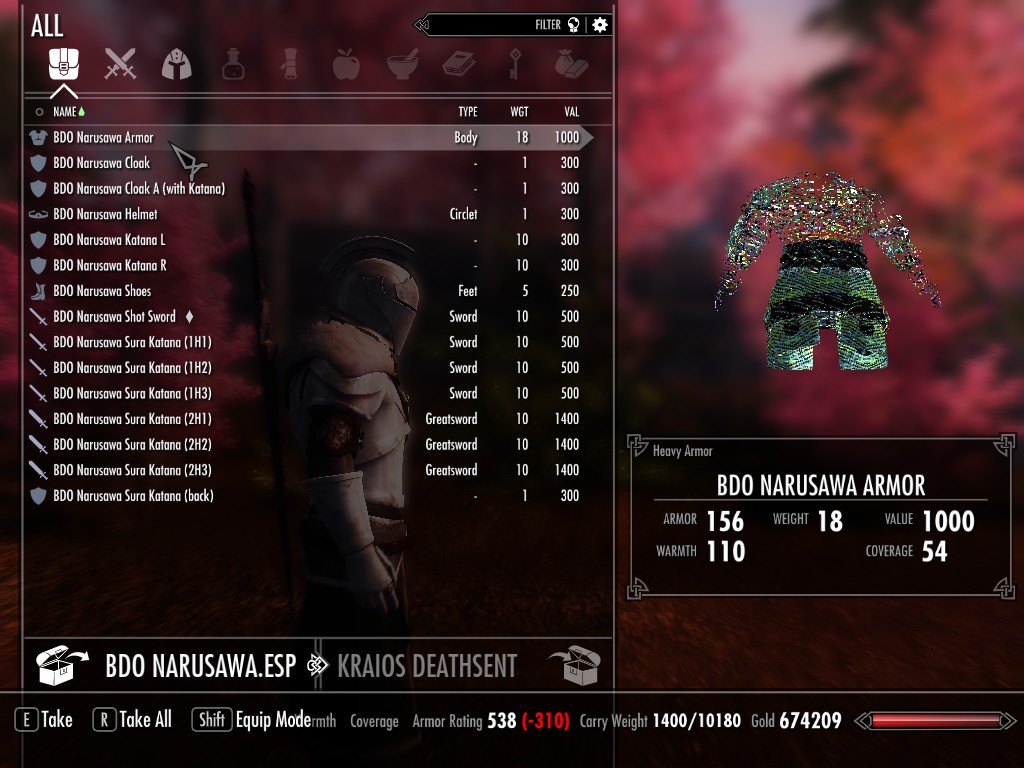The image size is (1024, 768).
Task: Select BDO Narusawa Katana L
Action: [109, 240]
